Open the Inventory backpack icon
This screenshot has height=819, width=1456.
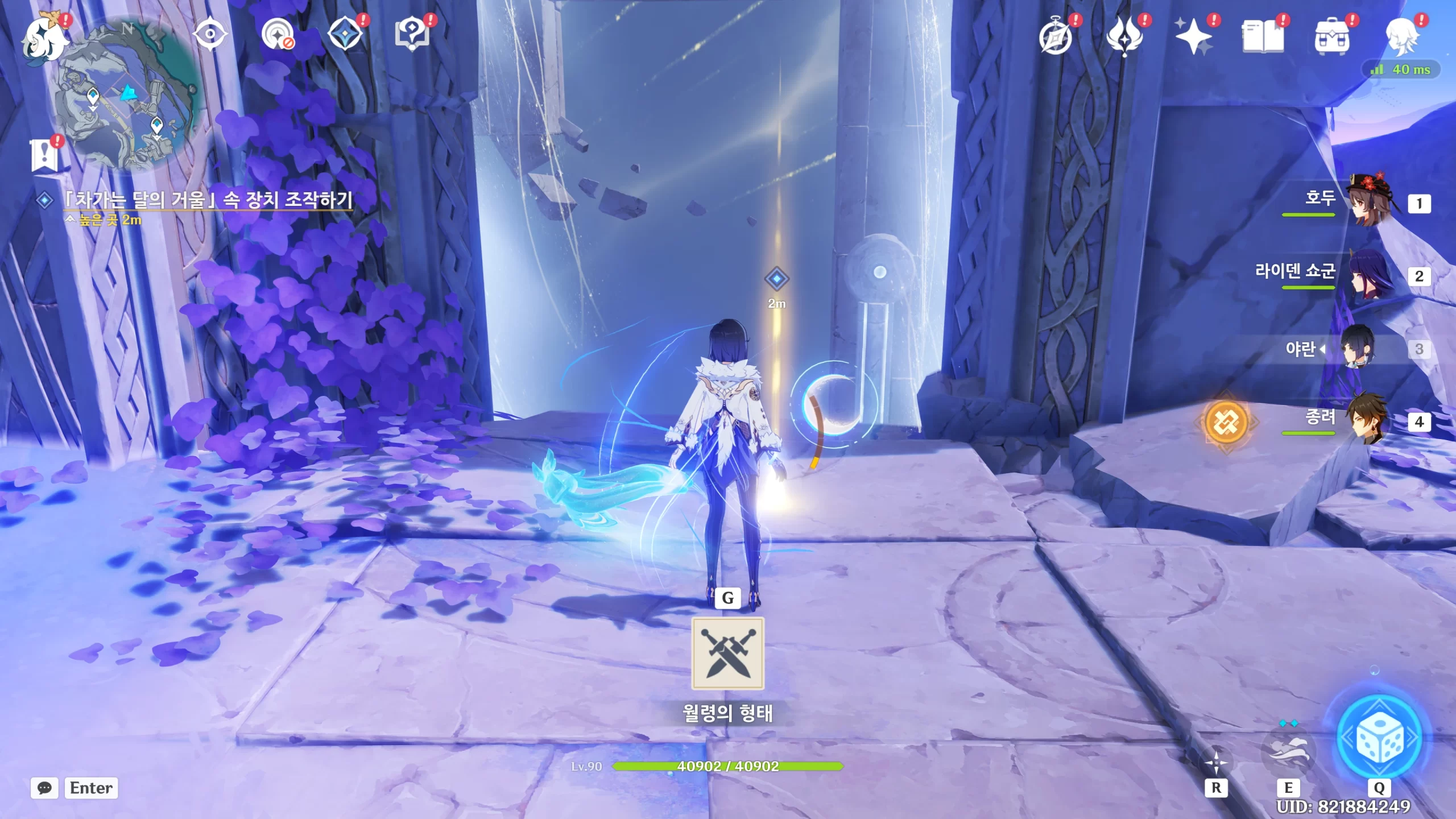point(1331,36)
